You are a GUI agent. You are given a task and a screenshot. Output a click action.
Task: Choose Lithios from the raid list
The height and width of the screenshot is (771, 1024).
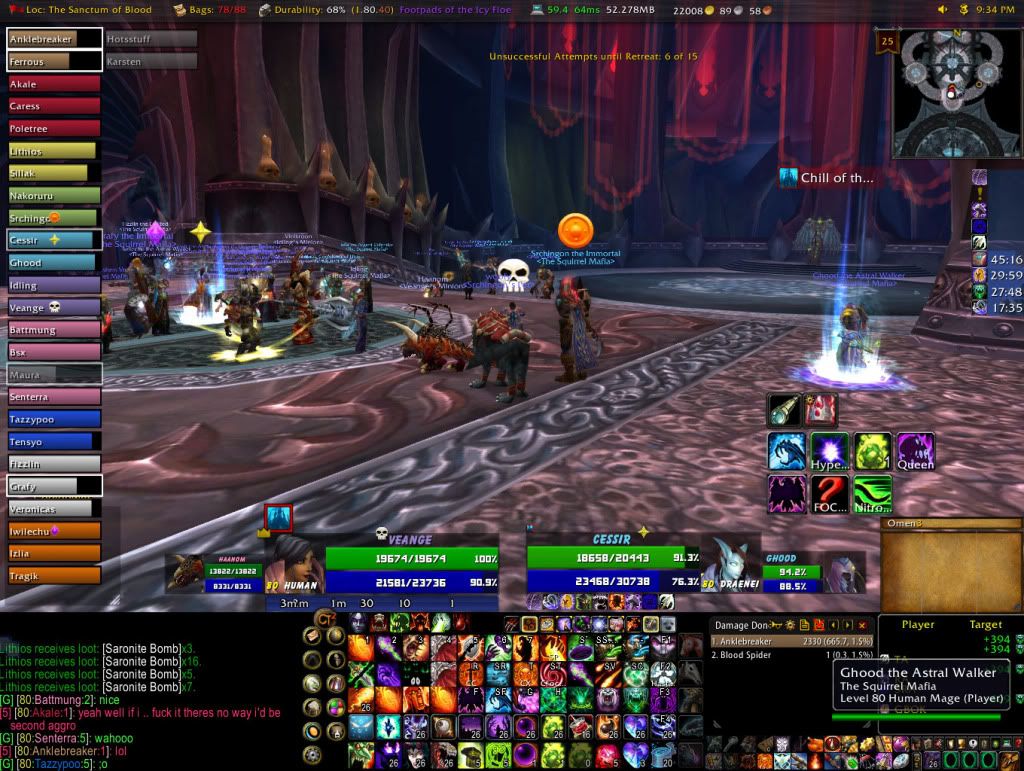click(54, 151)
